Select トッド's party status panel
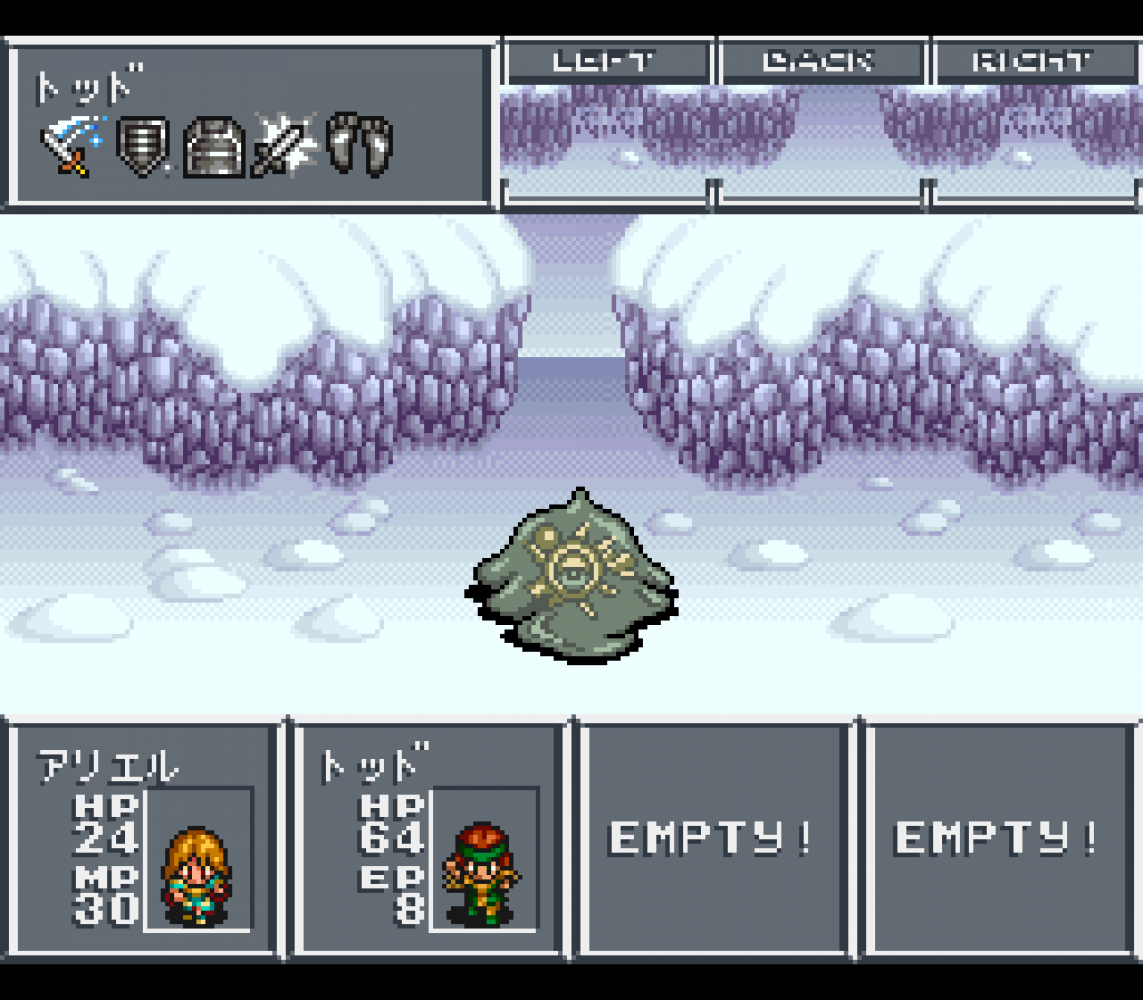This screenshot has width=1143, height=1000. (429, 838)
